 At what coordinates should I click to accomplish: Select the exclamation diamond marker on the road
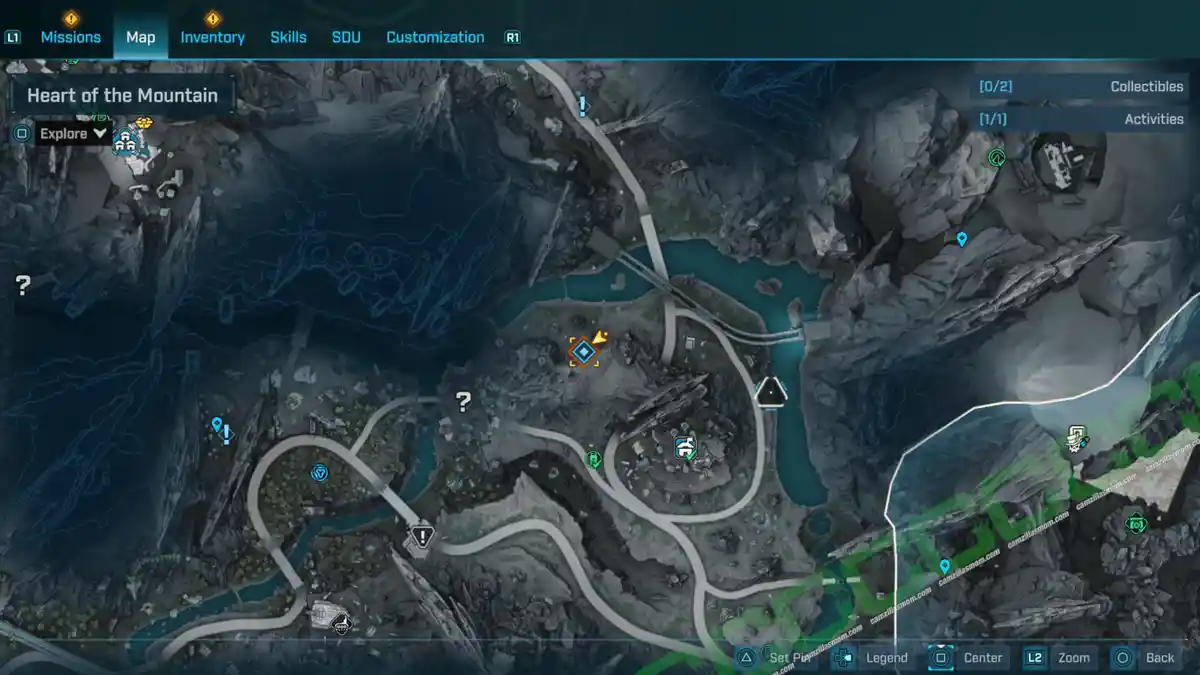pyautogui.click(x=423, y=536)
